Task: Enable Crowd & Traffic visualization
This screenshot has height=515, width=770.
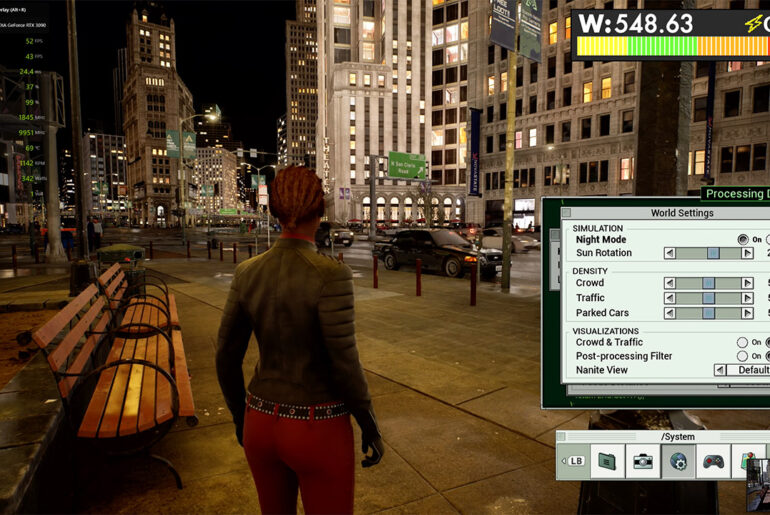Action: (x=742, y=342)
